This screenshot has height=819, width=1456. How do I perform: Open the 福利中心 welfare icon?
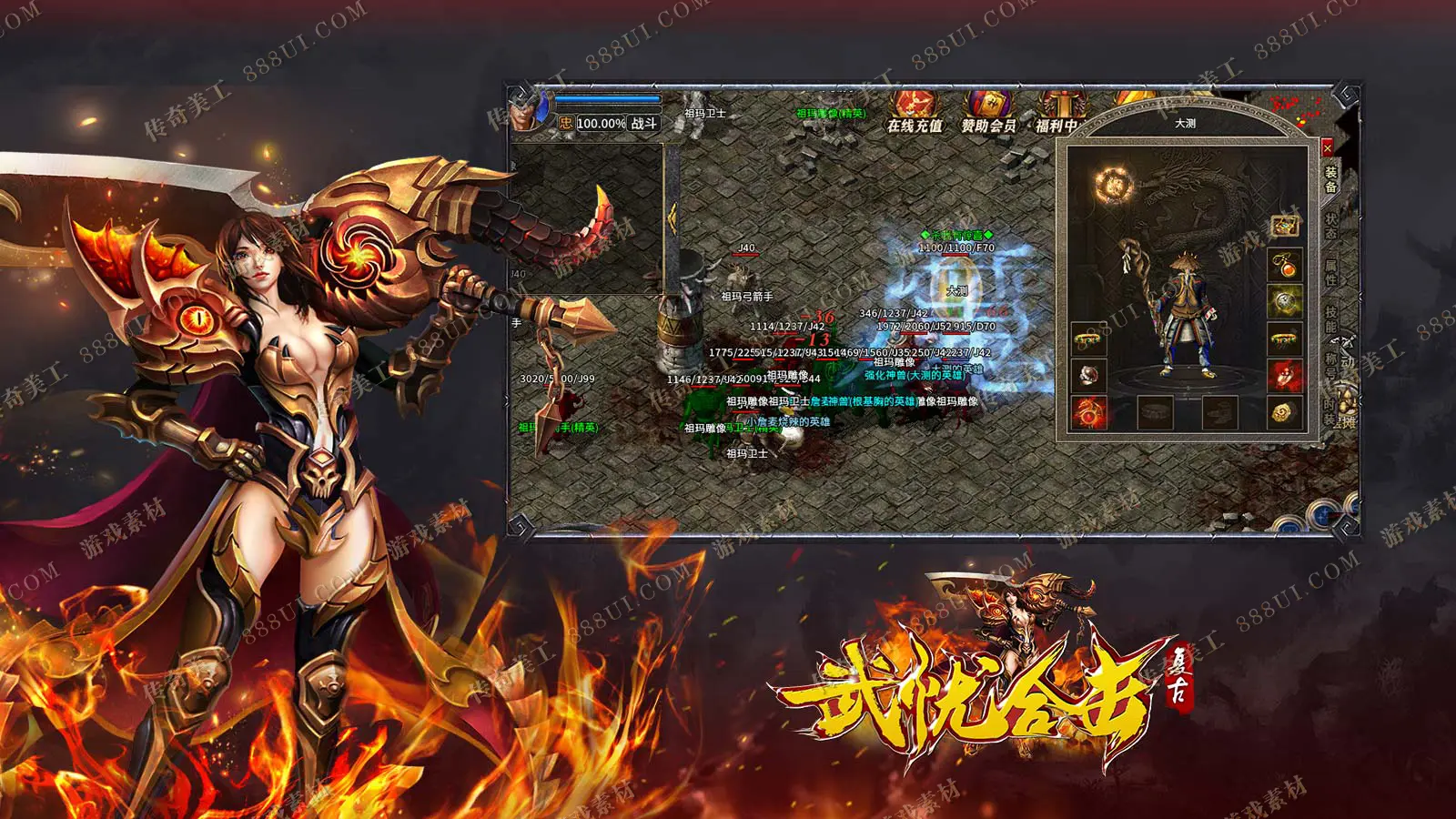(1058, 113)
